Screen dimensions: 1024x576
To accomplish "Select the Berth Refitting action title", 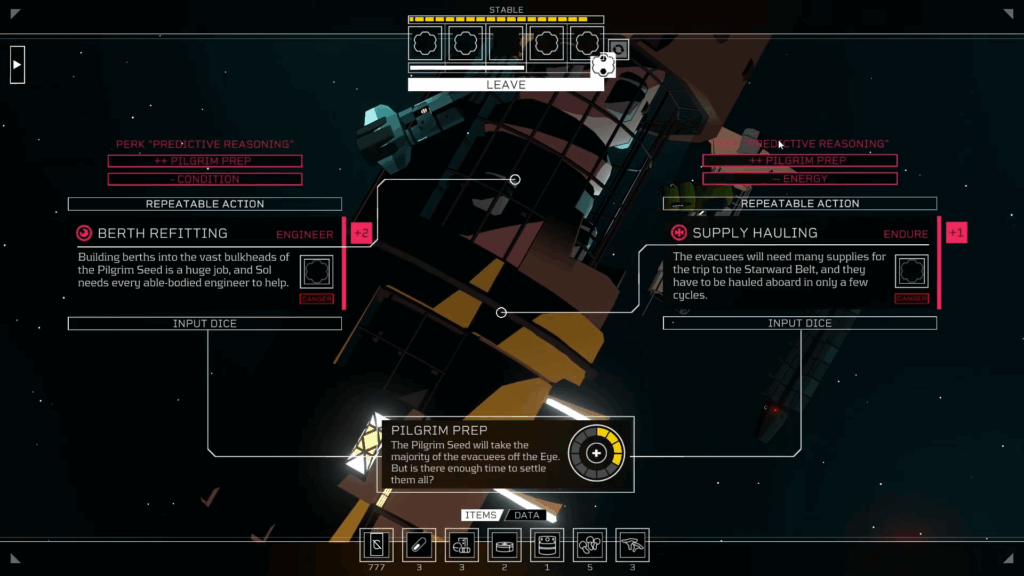I will click(x=162, y=233).
